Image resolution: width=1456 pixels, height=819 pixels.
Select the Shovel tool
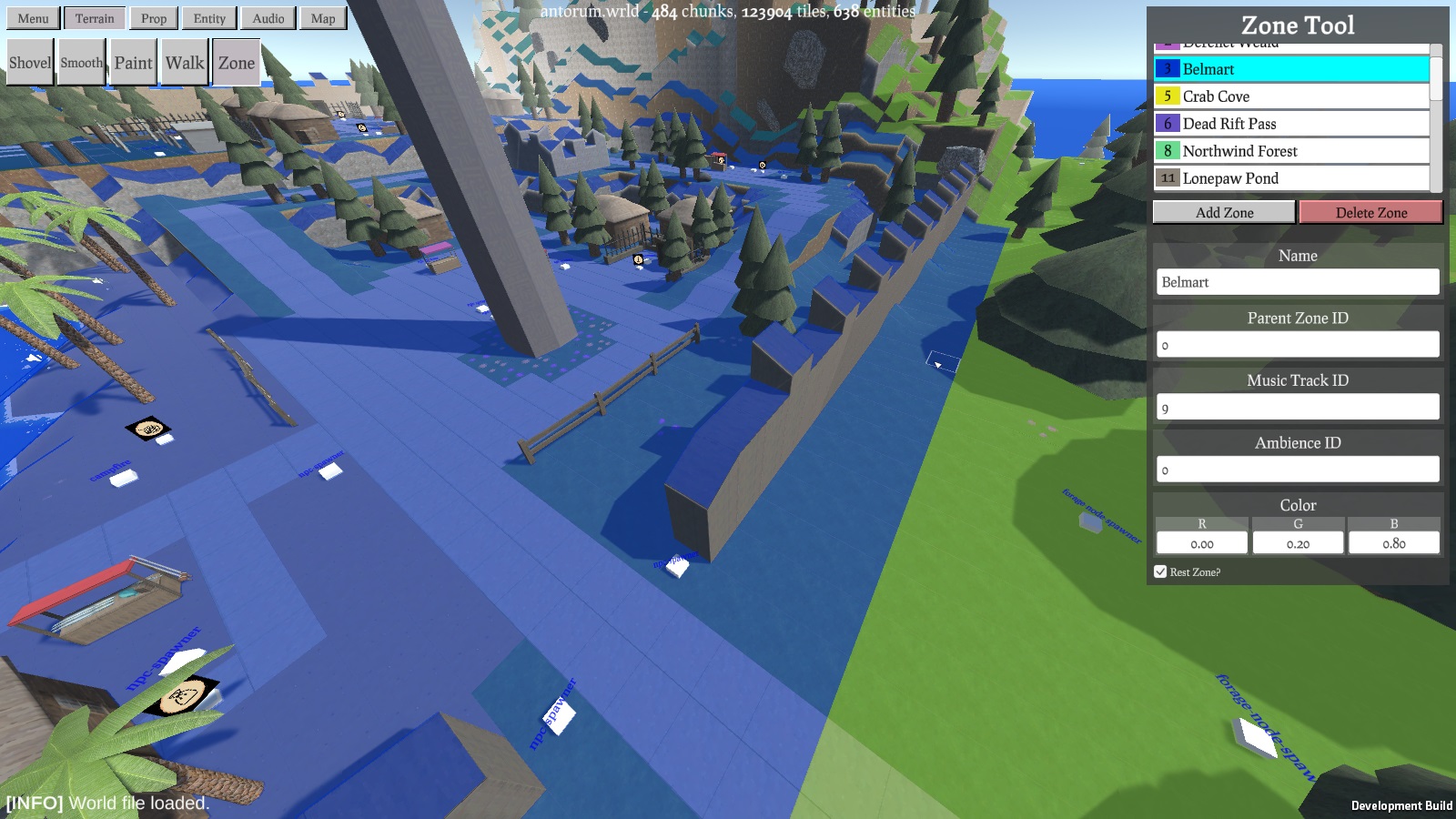click(30, 63)
